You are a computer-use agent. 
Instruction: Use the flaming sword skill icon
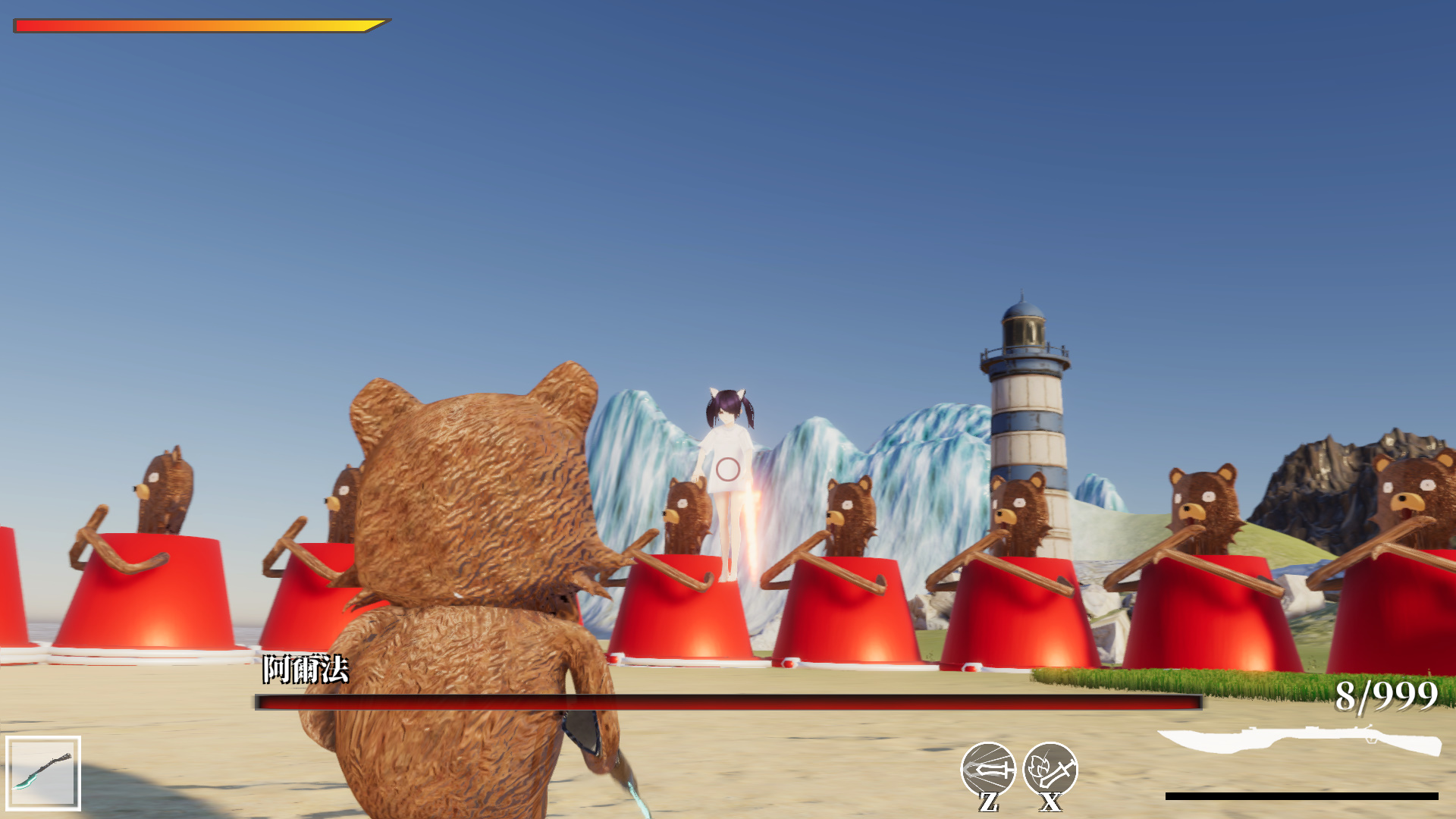[1050, 769]
